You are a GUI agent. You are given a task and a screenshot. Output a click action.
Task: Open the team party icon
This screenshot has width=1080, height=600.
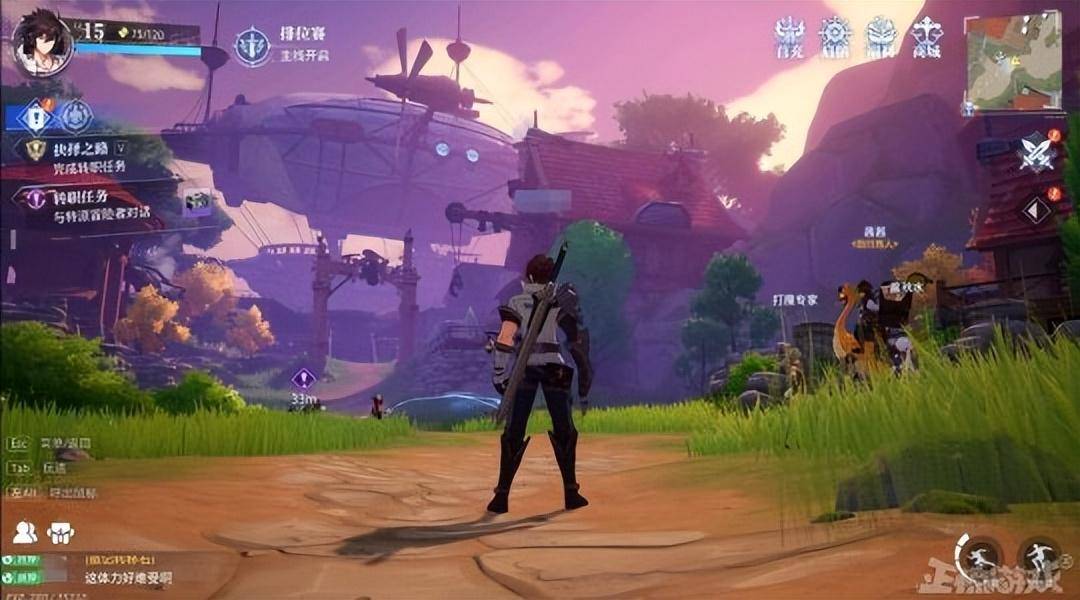click(x=60, y=533)
